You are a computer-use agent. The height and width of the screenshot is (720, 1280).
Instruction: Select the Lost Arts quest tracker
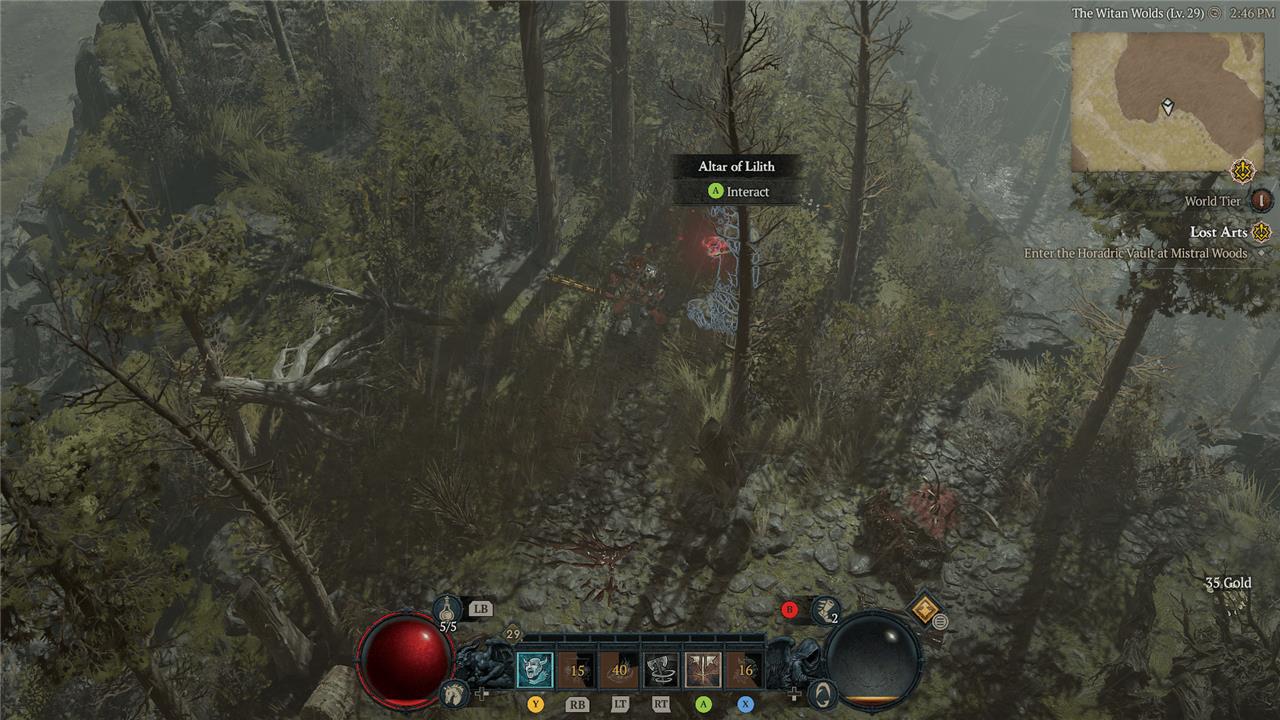click(x=1218, y=232)
